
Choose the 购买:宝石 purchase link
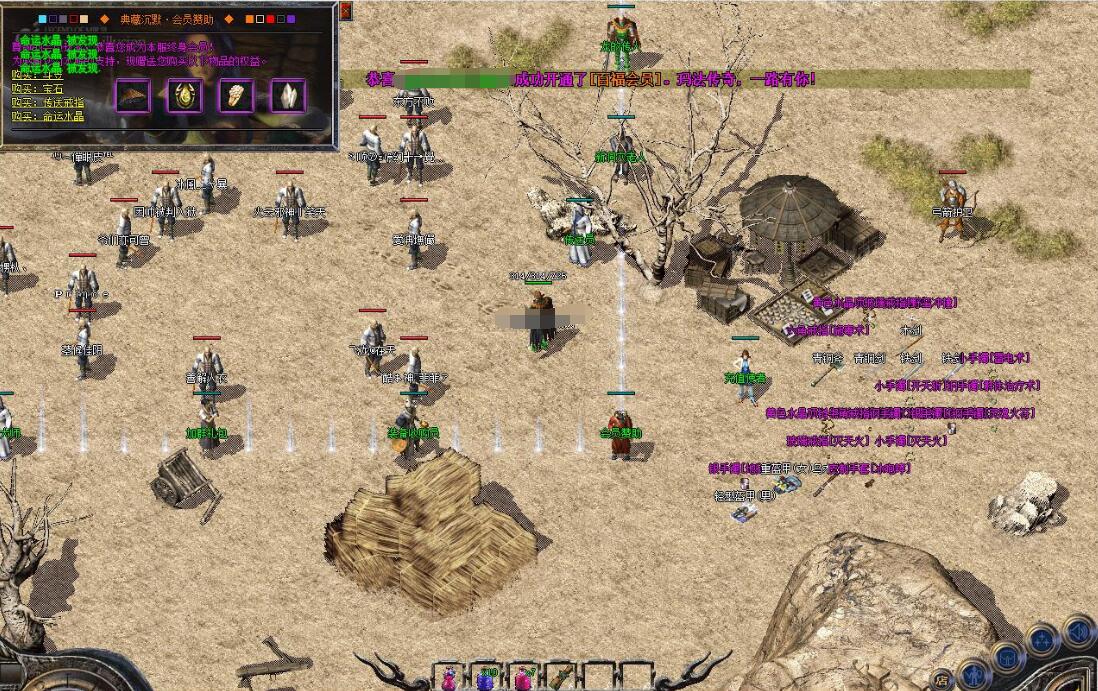39,89
